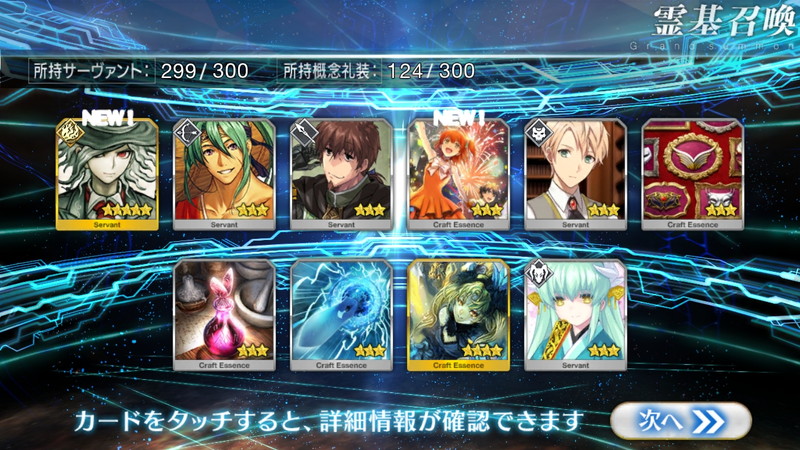Select the pink potion Craft Essence card
The height and width of the screenshot is (450, 800).
pos(224,314)
